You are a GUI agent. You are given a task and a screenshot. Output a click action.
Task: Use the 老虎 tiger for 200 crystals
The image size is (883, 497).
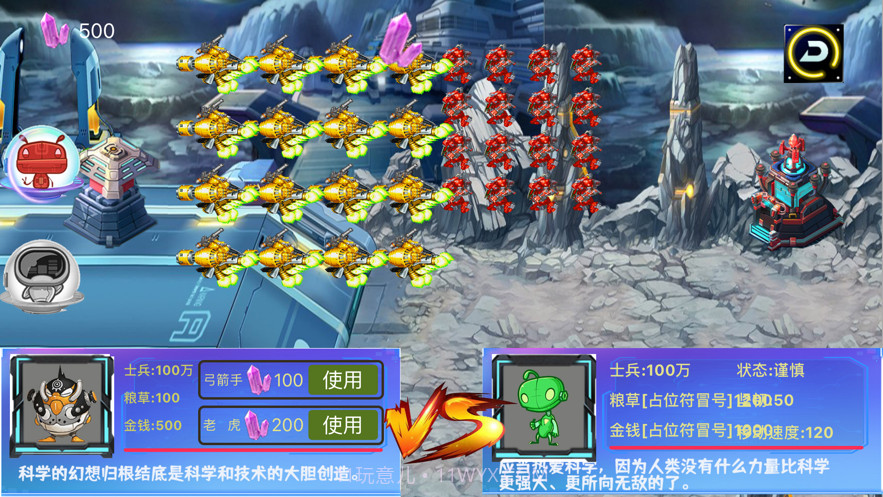point(342,425)
